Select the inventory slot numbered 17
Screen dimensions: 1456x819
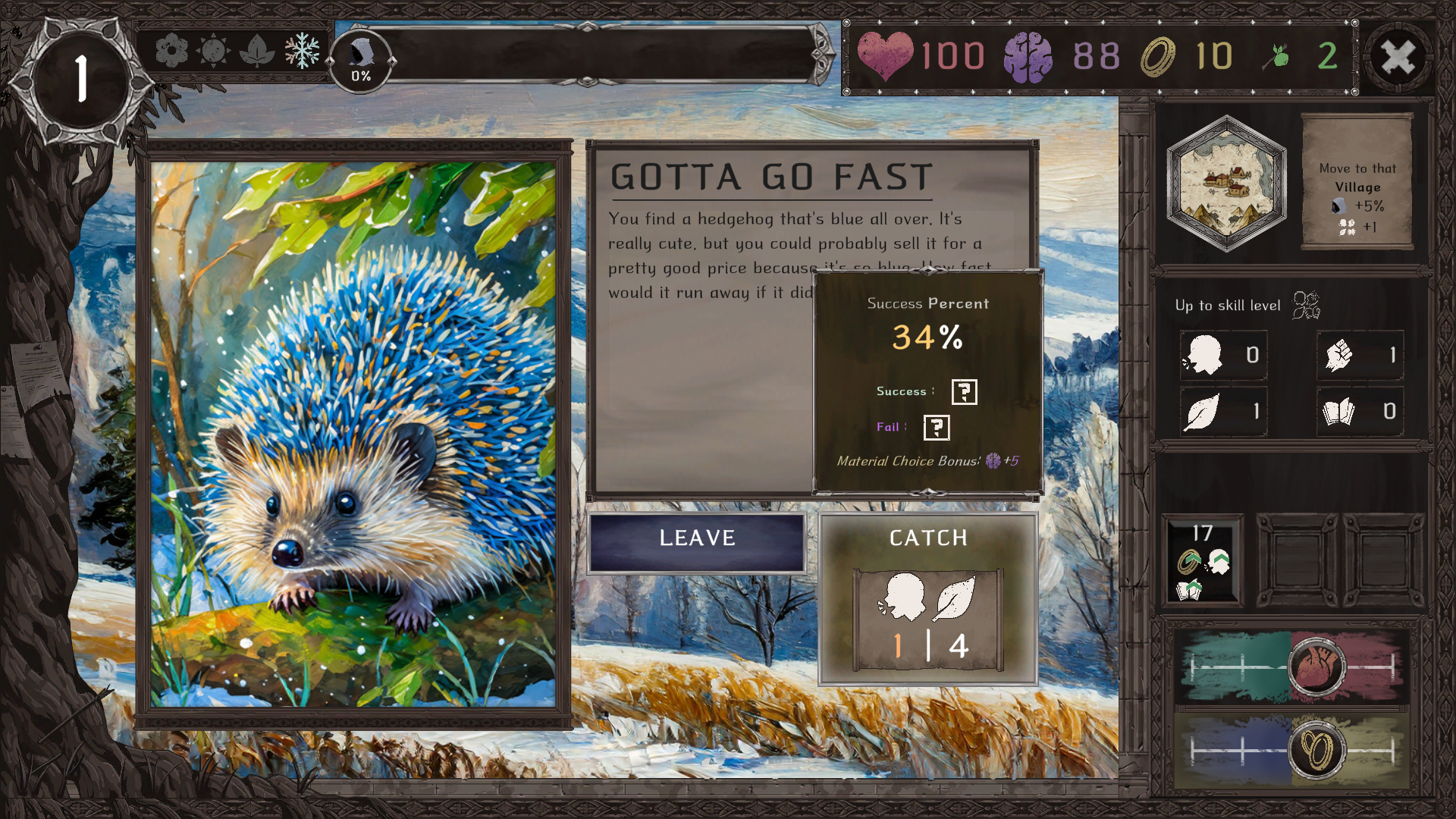tap(1203, 560)
